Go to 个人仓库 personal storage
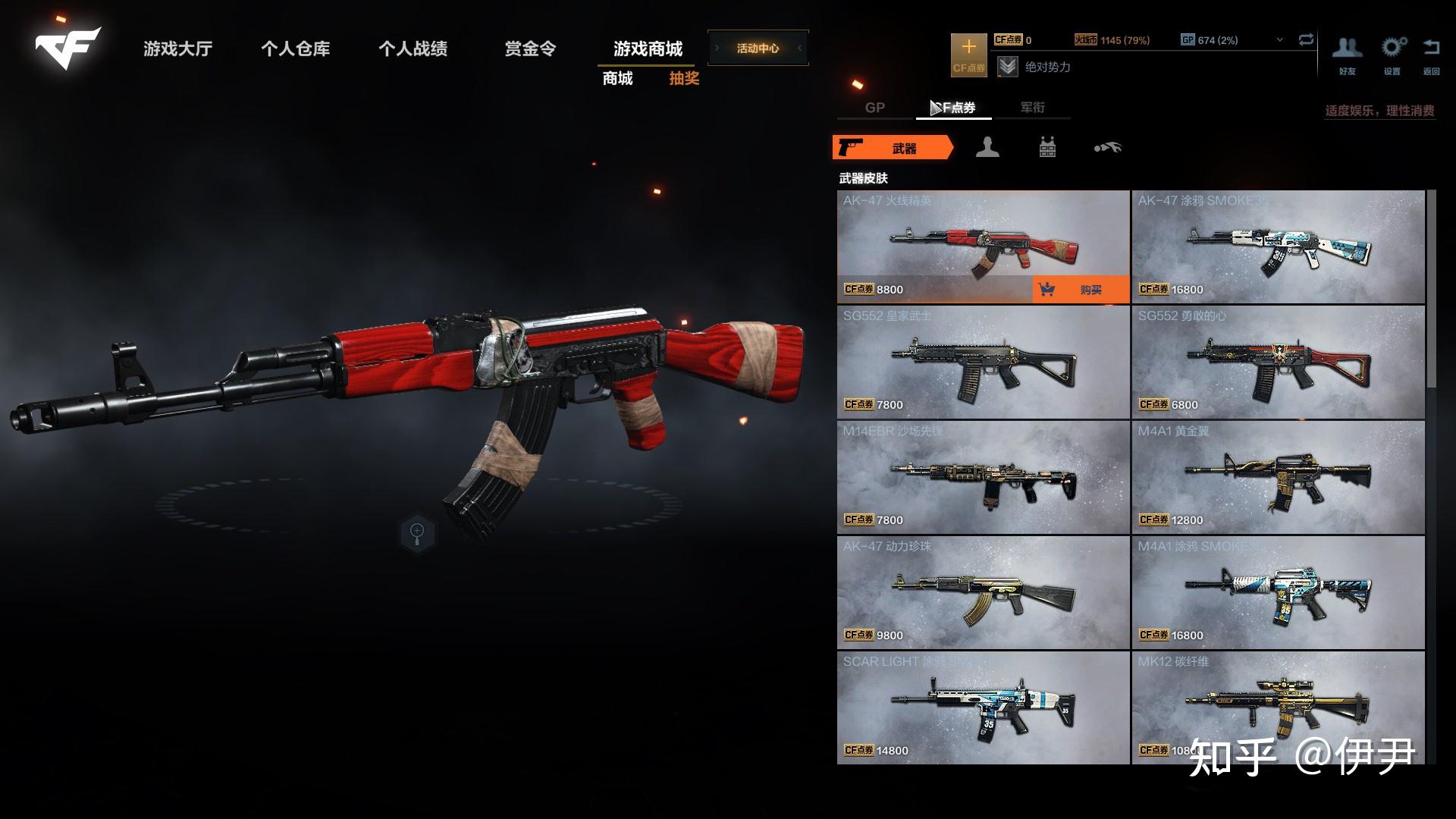The height and width of the screenshot is (819, 1456). [x=295, y=49]
